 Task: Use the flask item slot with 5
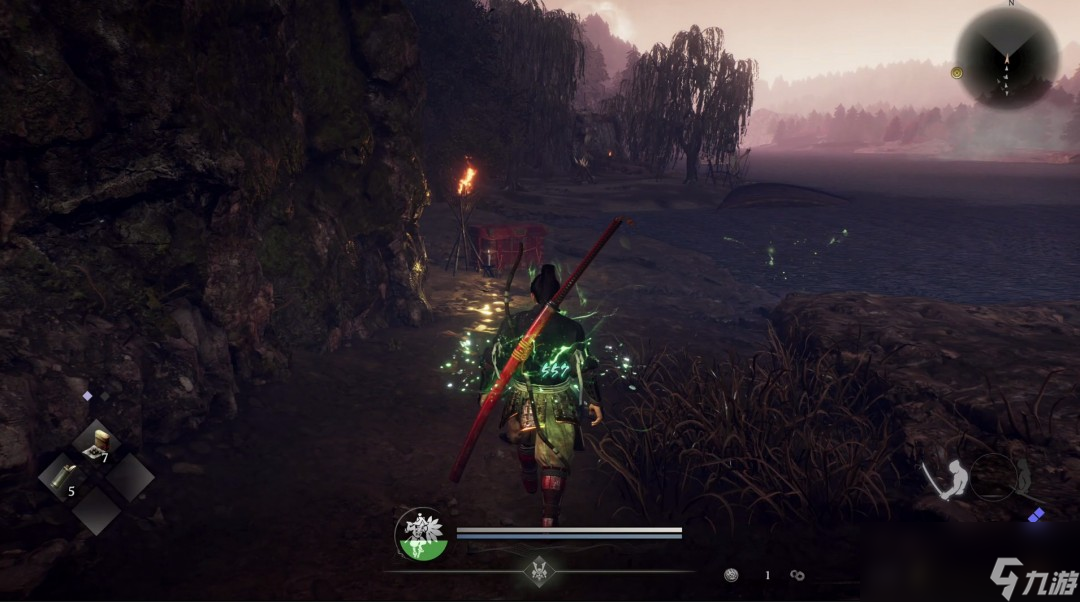click(64, 477)
